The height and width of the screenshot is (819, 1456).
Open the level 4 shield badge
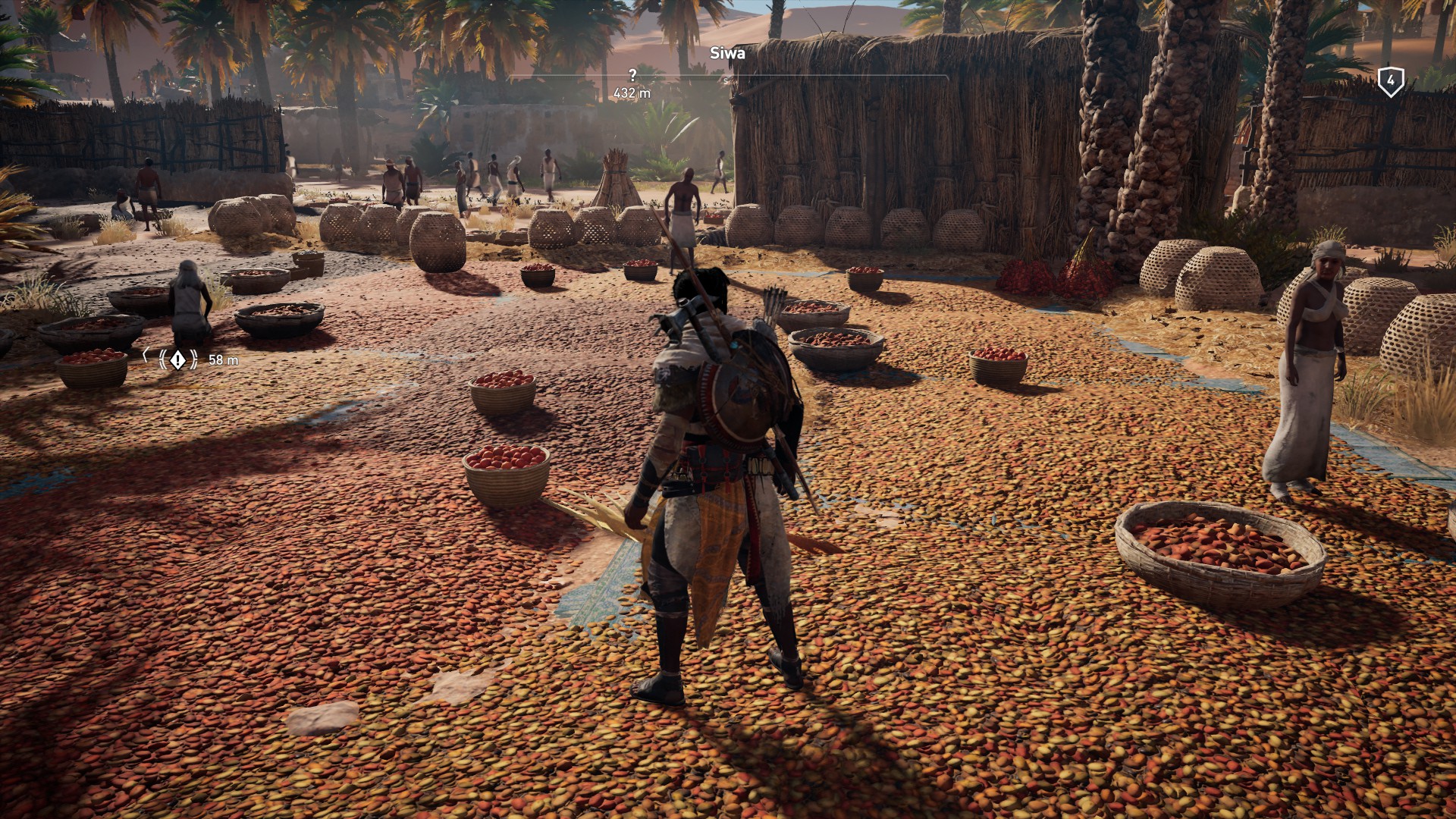[1390, 80]
